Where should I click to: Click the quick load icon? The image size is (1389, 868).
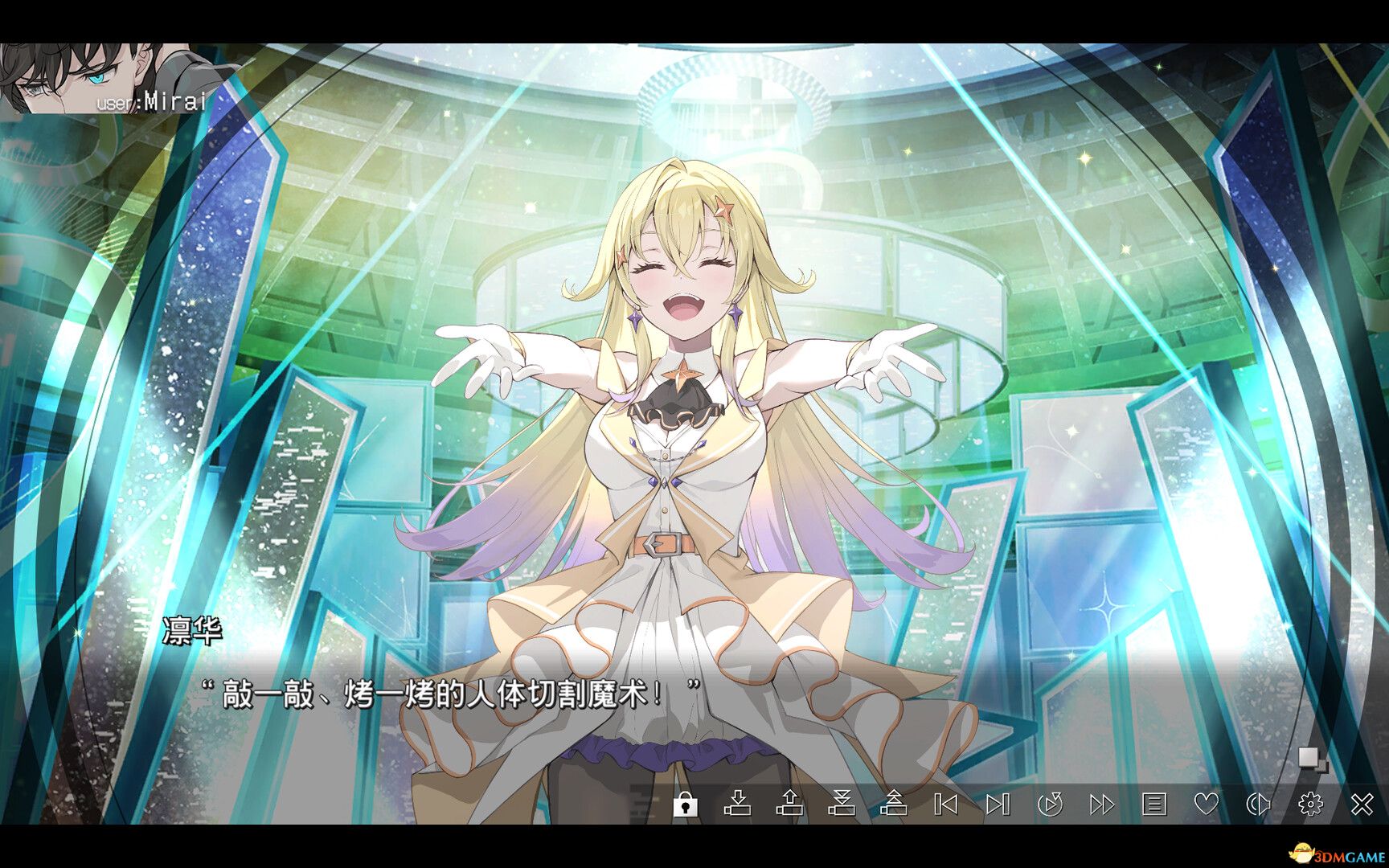pos(789,806)
